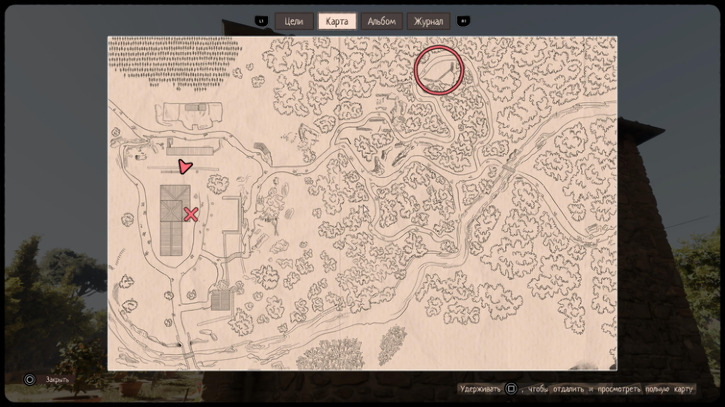
Task: Click the pink player arrow marker
Action: pyautogui.click(x=184, y=167)
